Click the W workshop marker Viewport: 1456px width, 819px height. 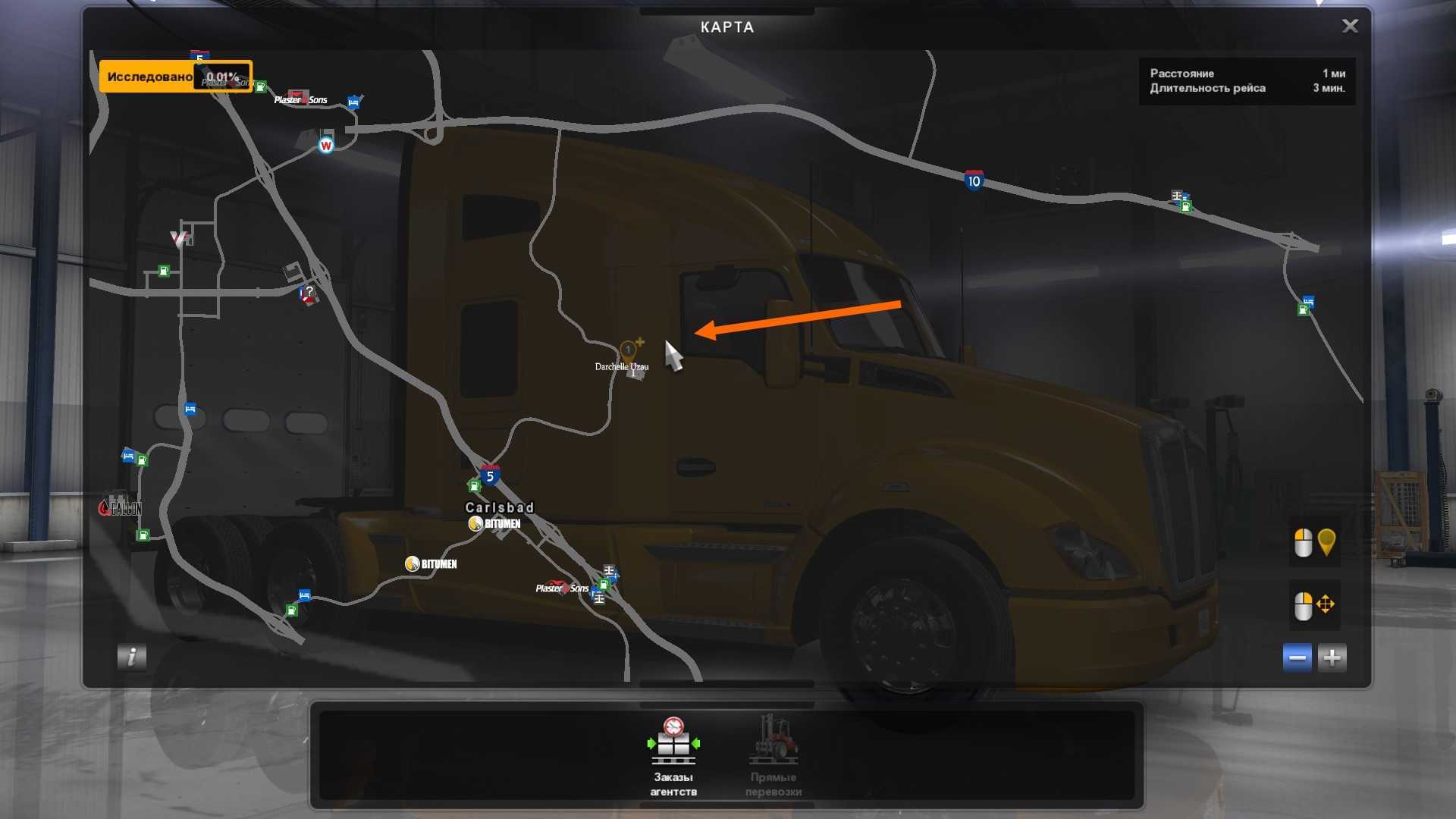326,145
